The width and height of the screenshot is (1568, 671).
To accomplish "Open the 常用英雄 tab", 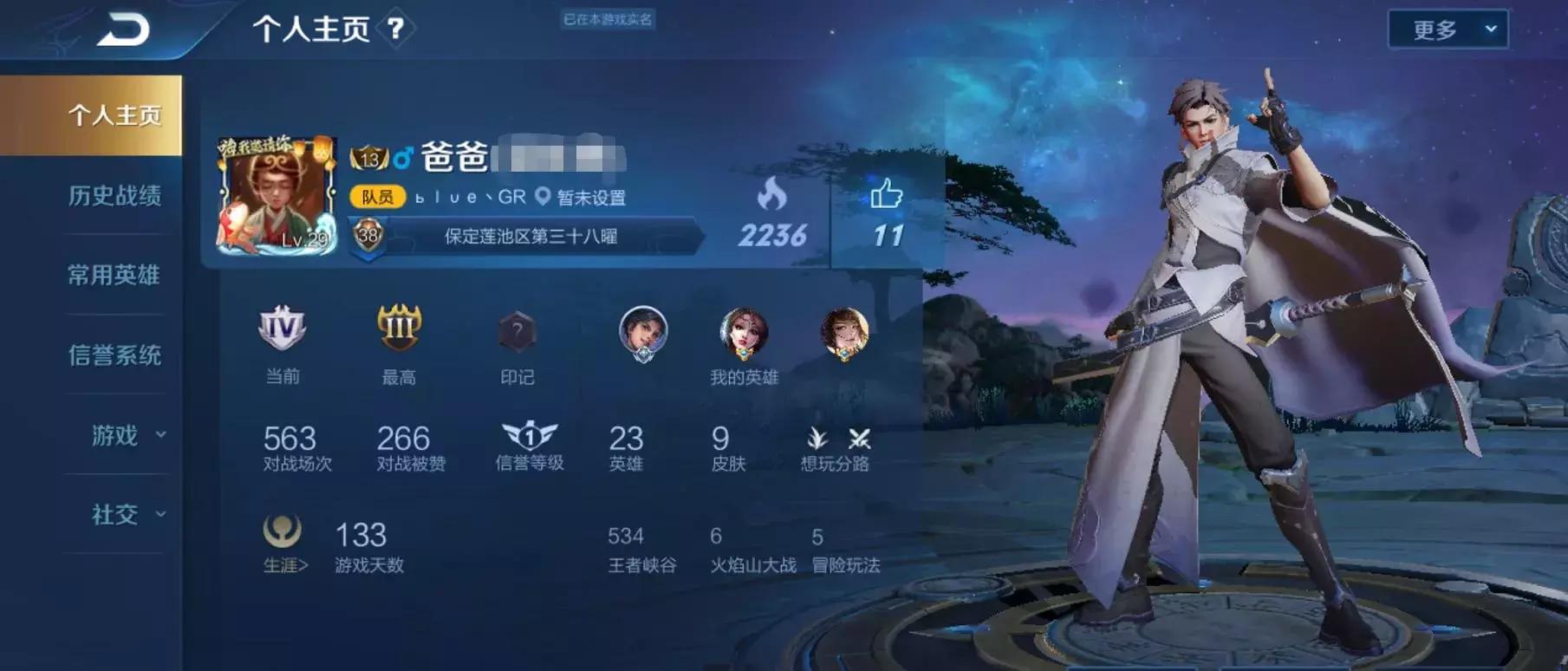I will (x=114, y=274).
